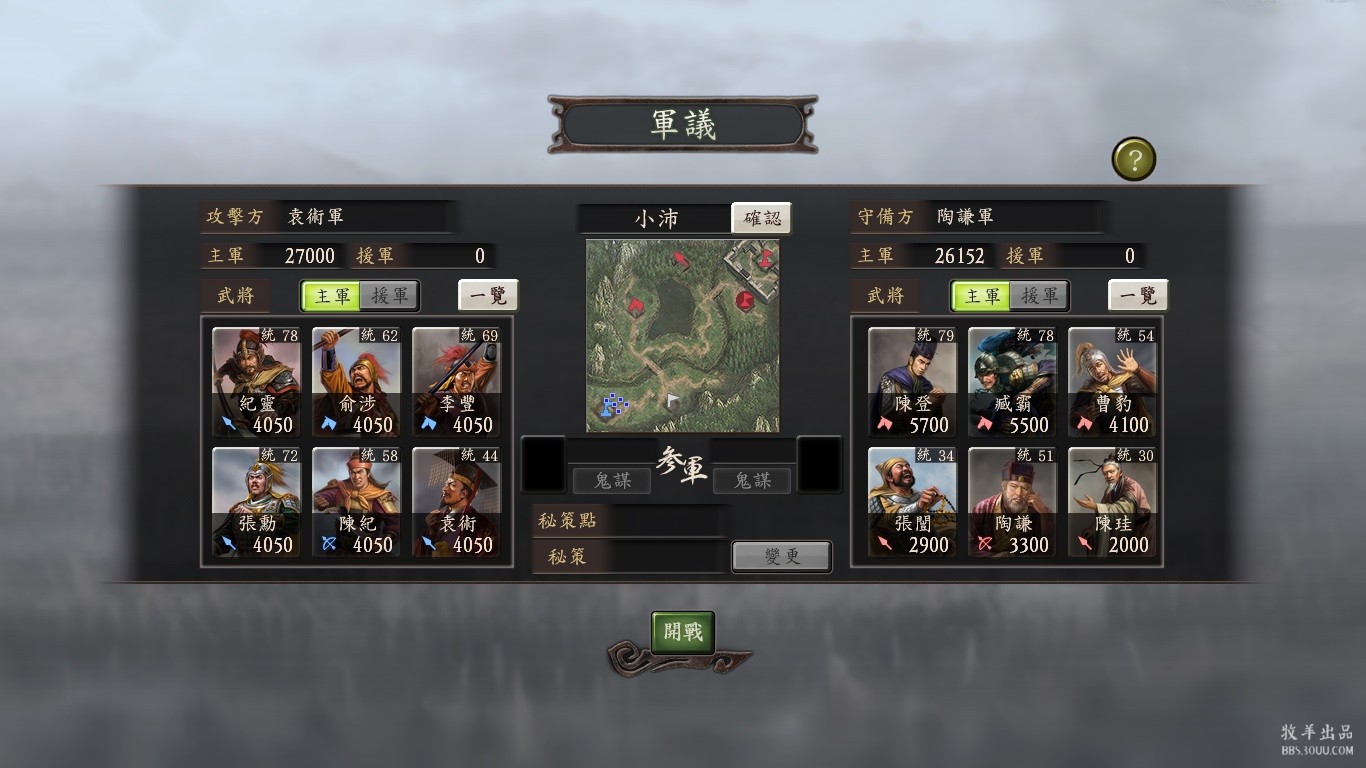The width and height of the screenshot is (1366, 768).
Task: Open the 袁術軍 officer list 一覽
Action: pyautogui.click(x=488, y=296)
